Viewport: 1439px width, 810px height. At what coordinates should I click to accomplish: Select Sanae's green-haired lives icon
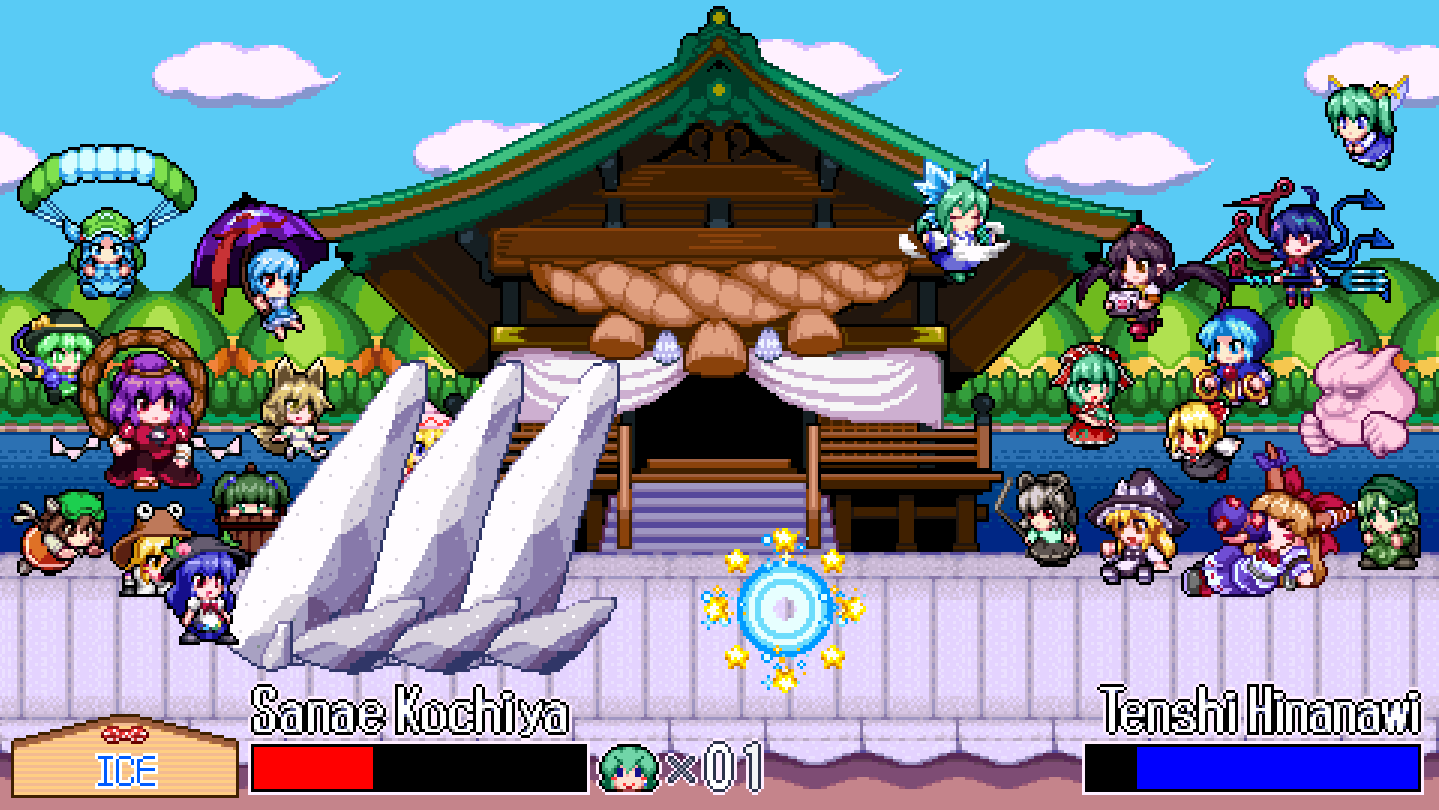627,769
